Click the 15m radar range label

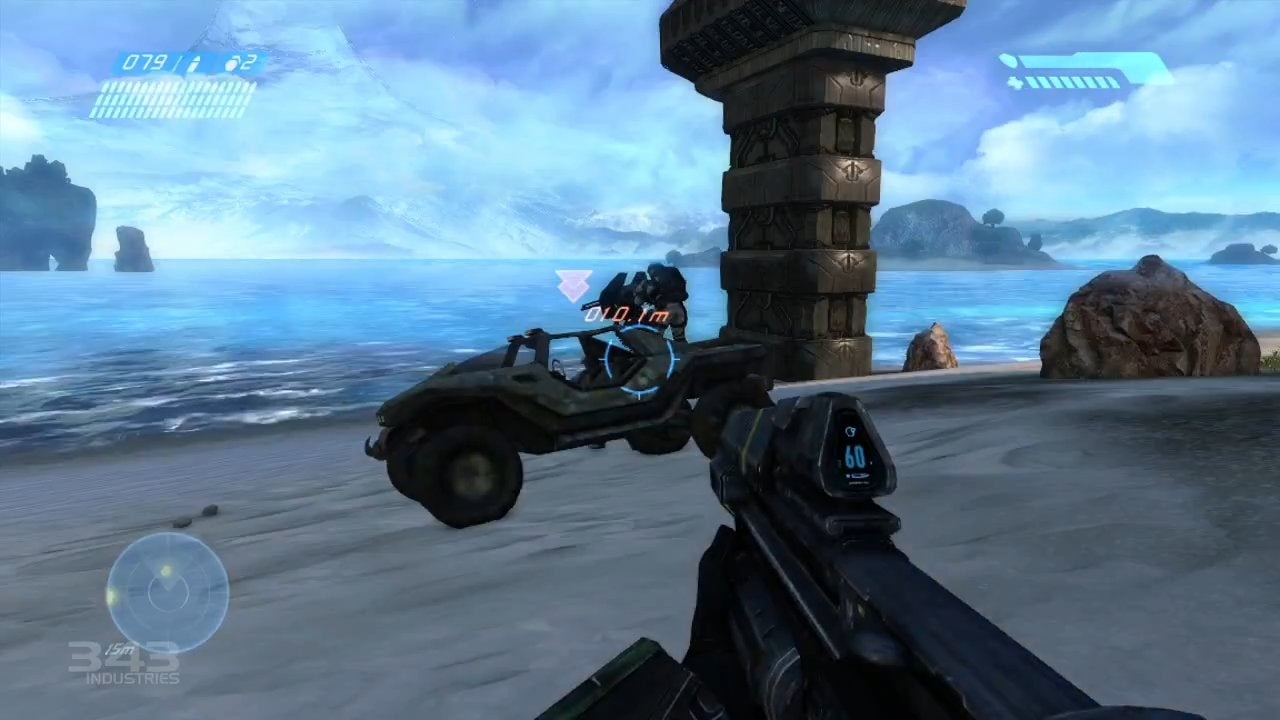[118, 648]
